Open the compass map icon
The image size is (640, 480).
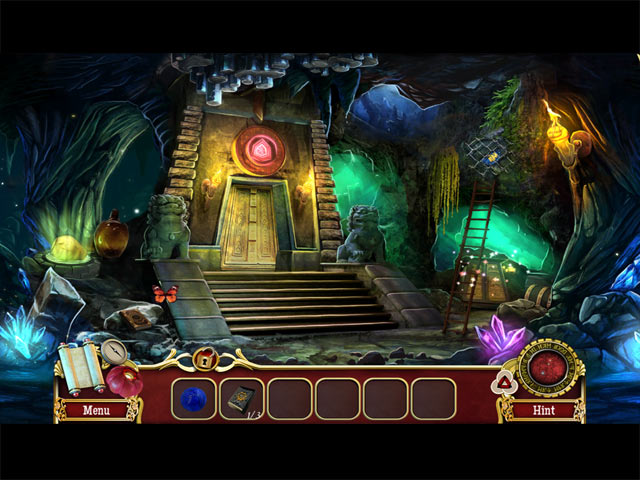point(112,350)
